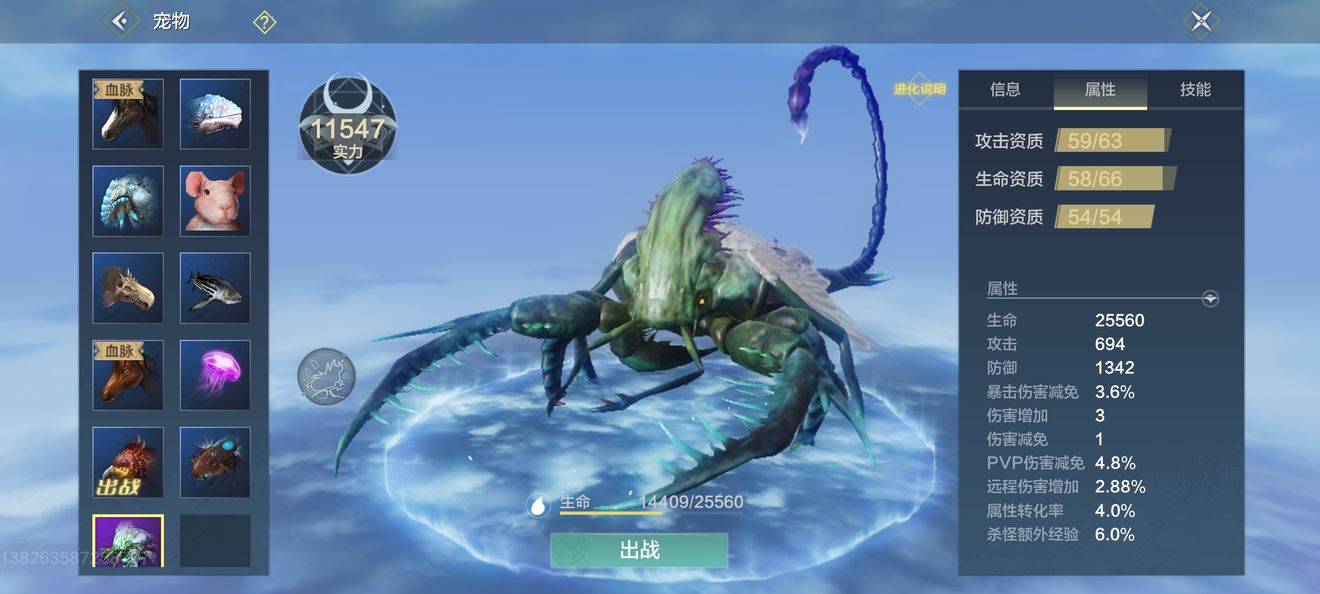The image size is (1320, 594).
Task: Choose the blue-eyed red beetle pet
Action: click(215, 462)
